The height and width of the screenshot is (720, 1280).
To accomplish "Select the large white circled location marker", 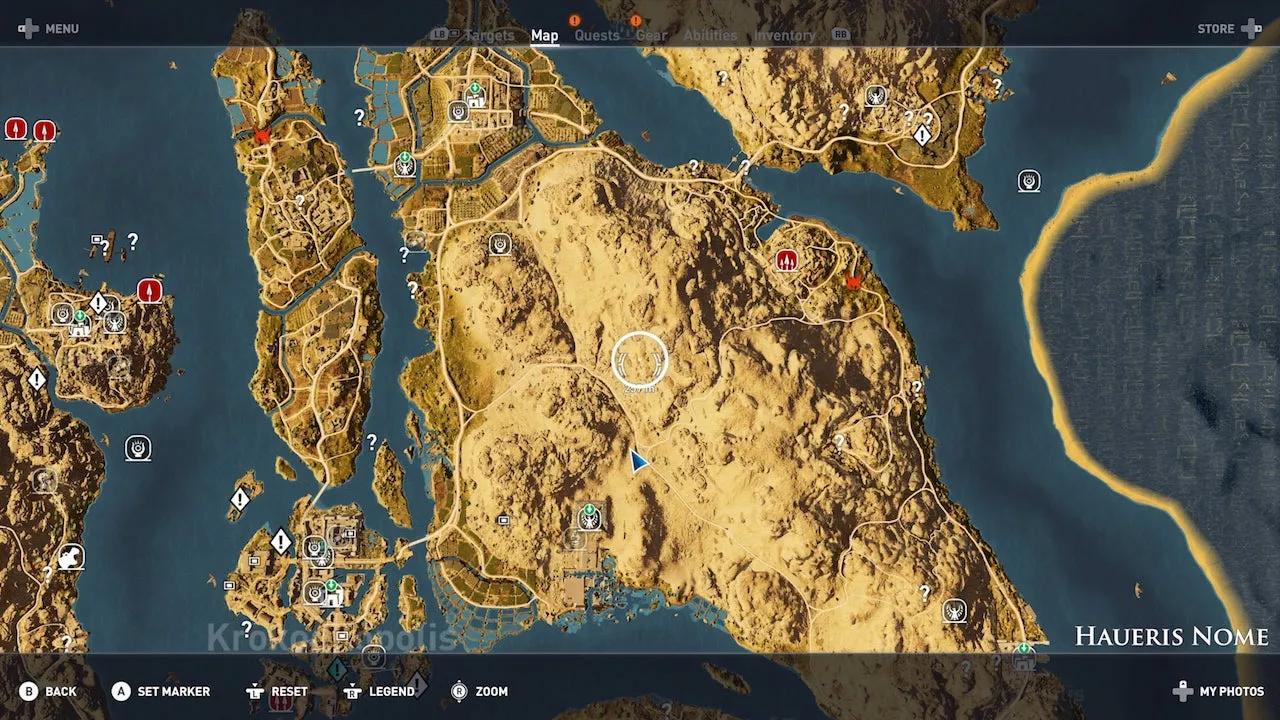I will 640,360.
